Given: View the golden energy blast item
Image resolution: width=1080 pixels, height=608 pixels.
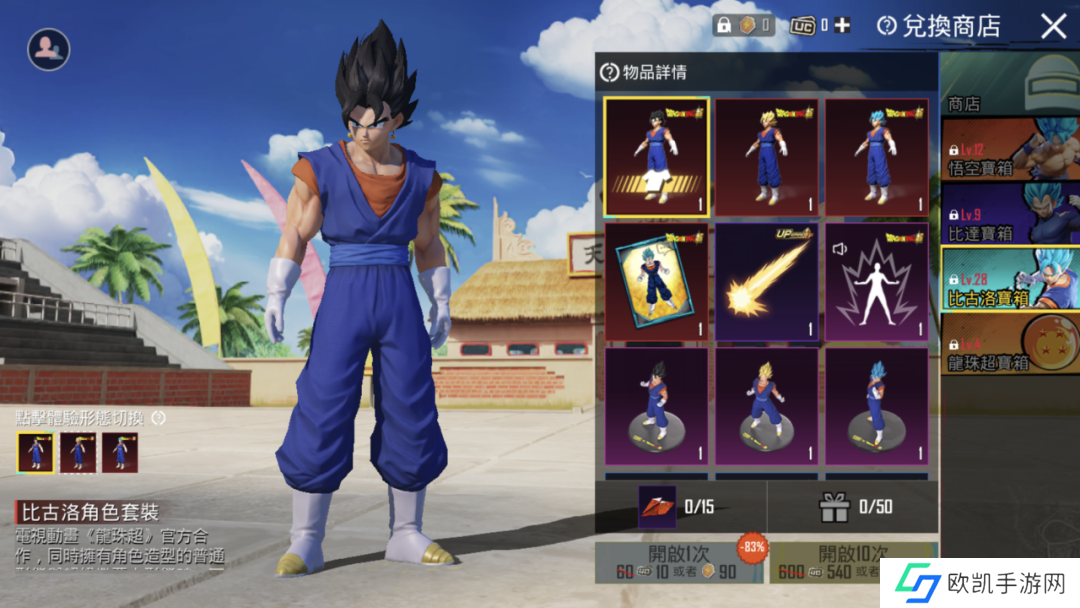Looking at the screenshot, I should (767, 281).
